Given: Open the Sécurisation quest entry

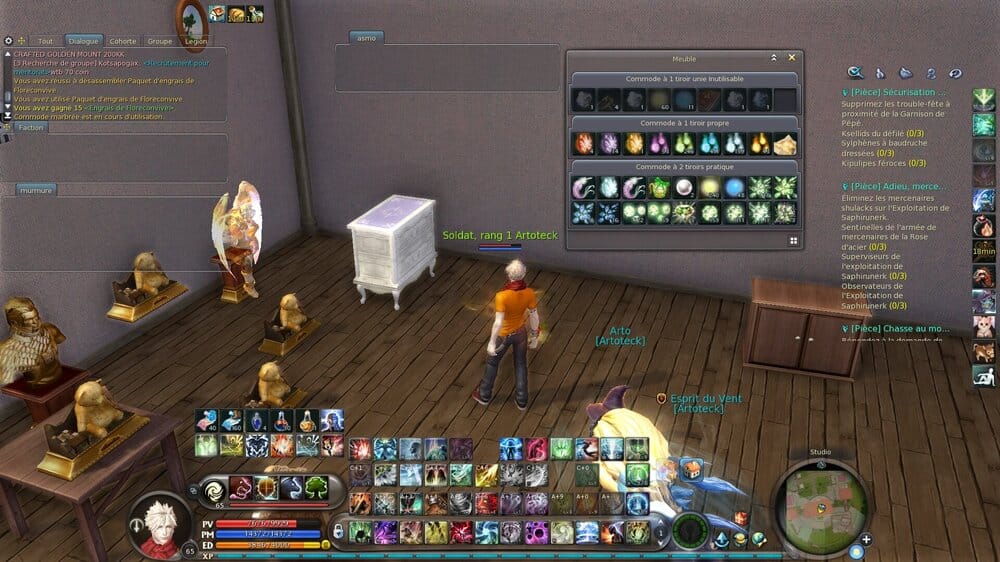Looking at the screenshot, I should [x=895, y=93].
